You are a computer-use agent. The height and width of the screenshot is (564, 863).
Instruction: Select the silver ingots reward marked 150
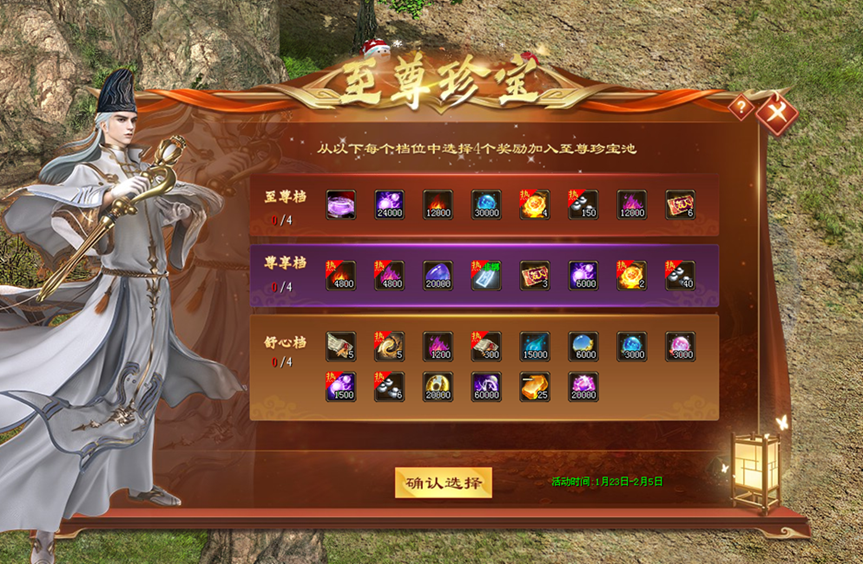coord(583,205)
